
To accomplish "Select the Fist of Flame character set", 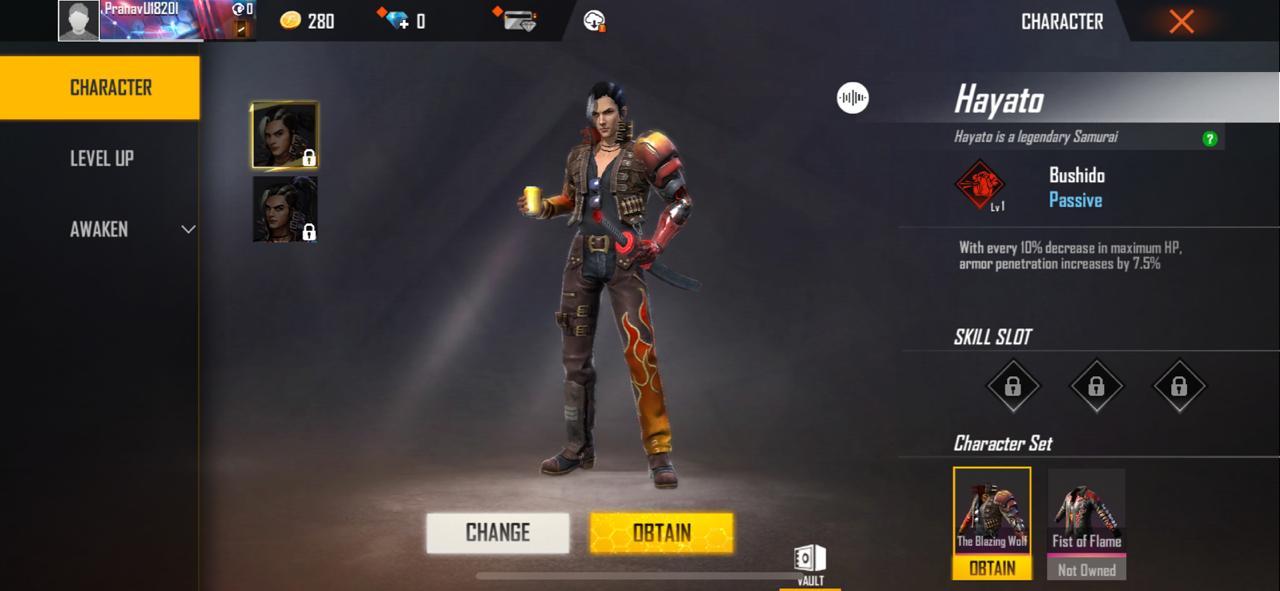I will point(1086,511).
